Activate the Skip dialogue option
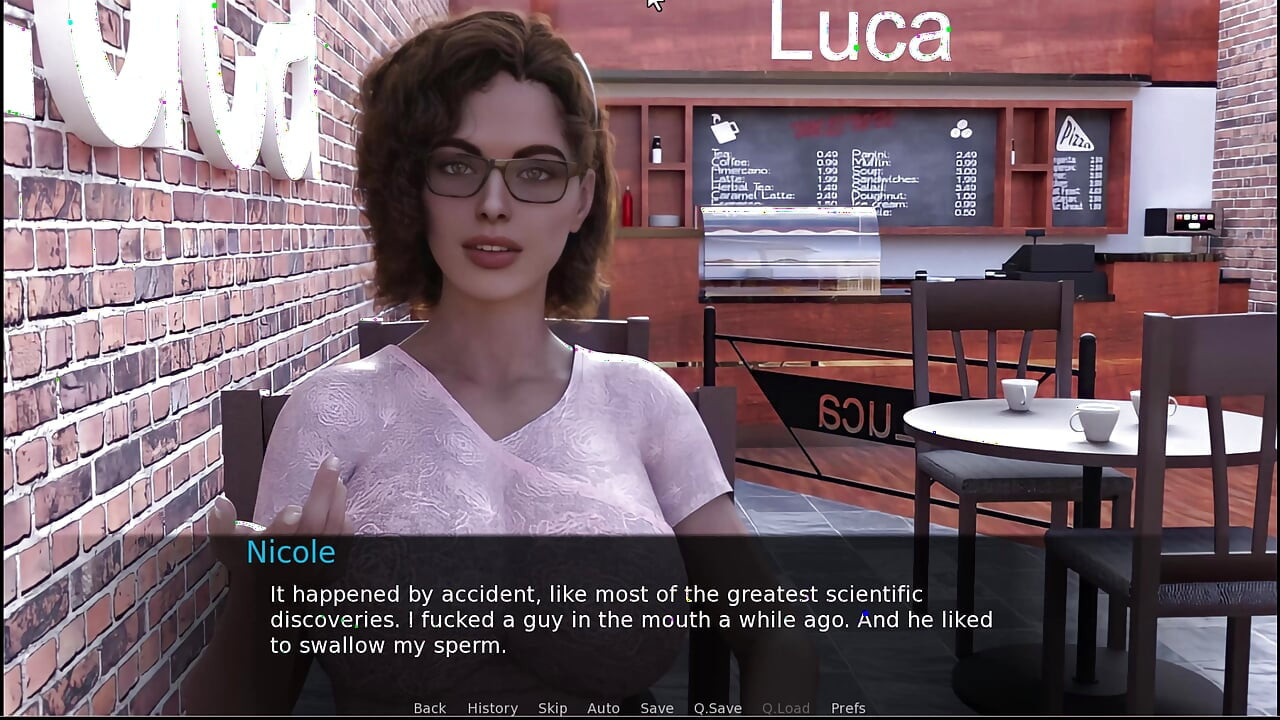 (x=552, y=708)
